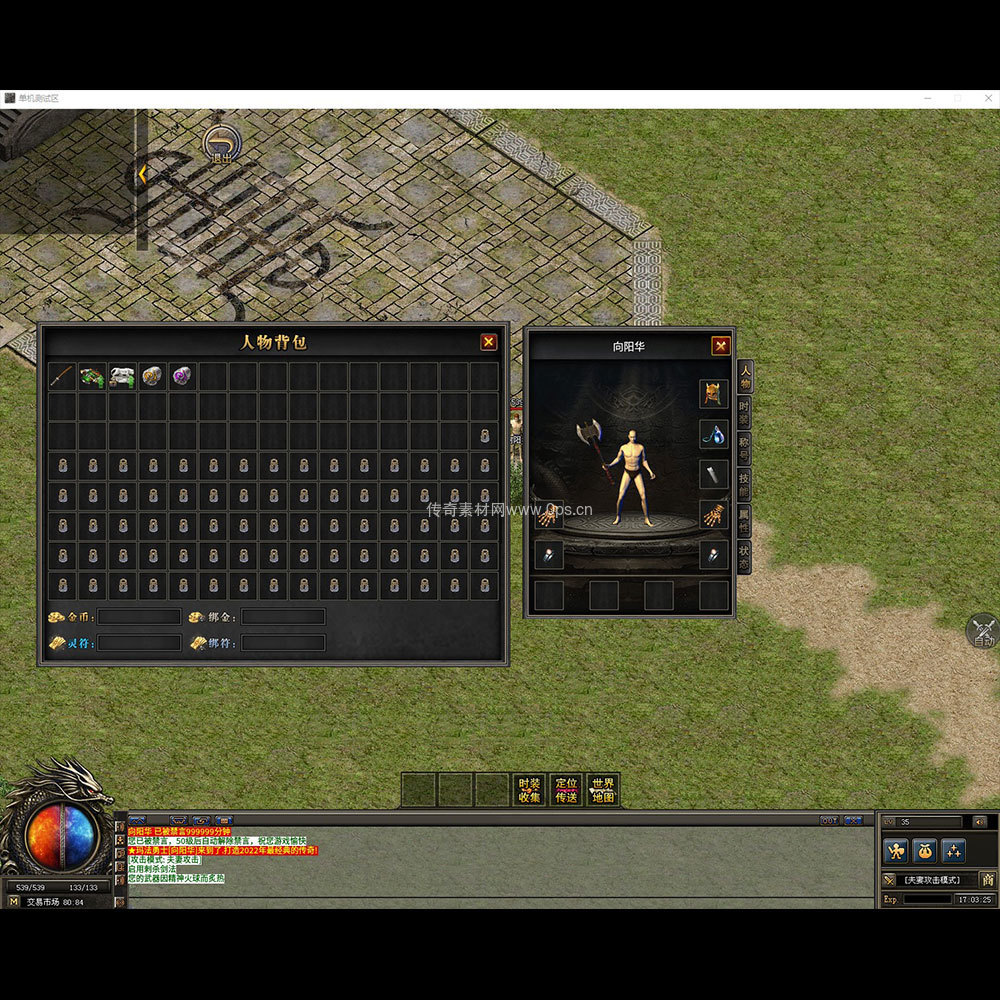Screen dimensions: 1000x1000
Task: Open the 状态 status tab
Action: (744, 556)
